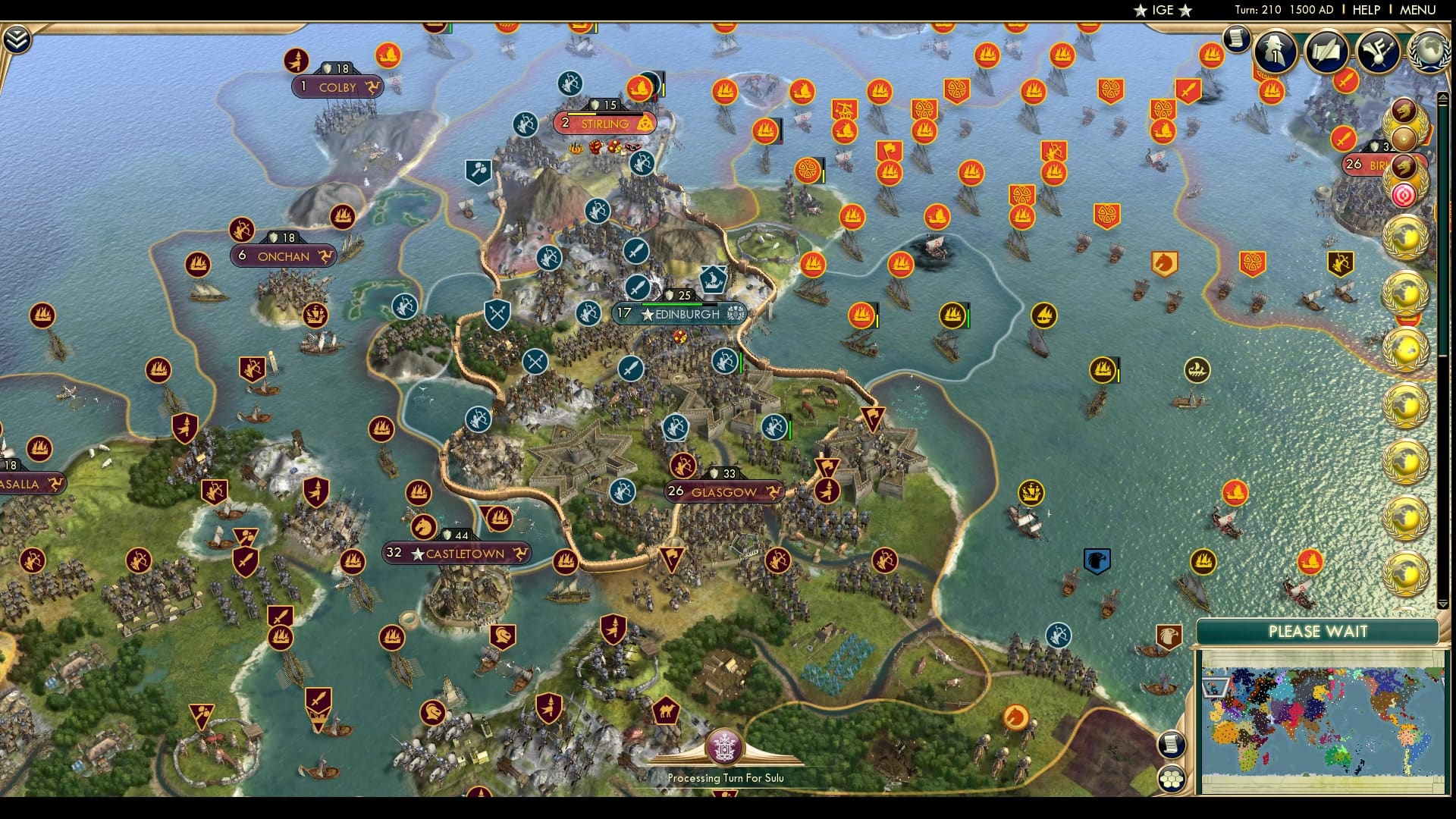This screenshot has width=1456, height=819.
Task: Select the knight horse unit icon near Castletown
Action: [425, 525]
